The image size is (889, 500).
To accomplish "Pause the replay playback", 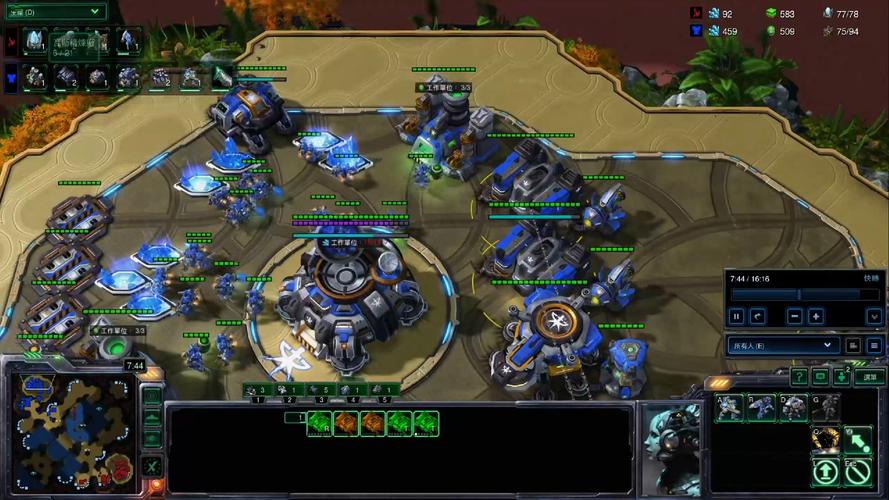I will pos(737,316).
